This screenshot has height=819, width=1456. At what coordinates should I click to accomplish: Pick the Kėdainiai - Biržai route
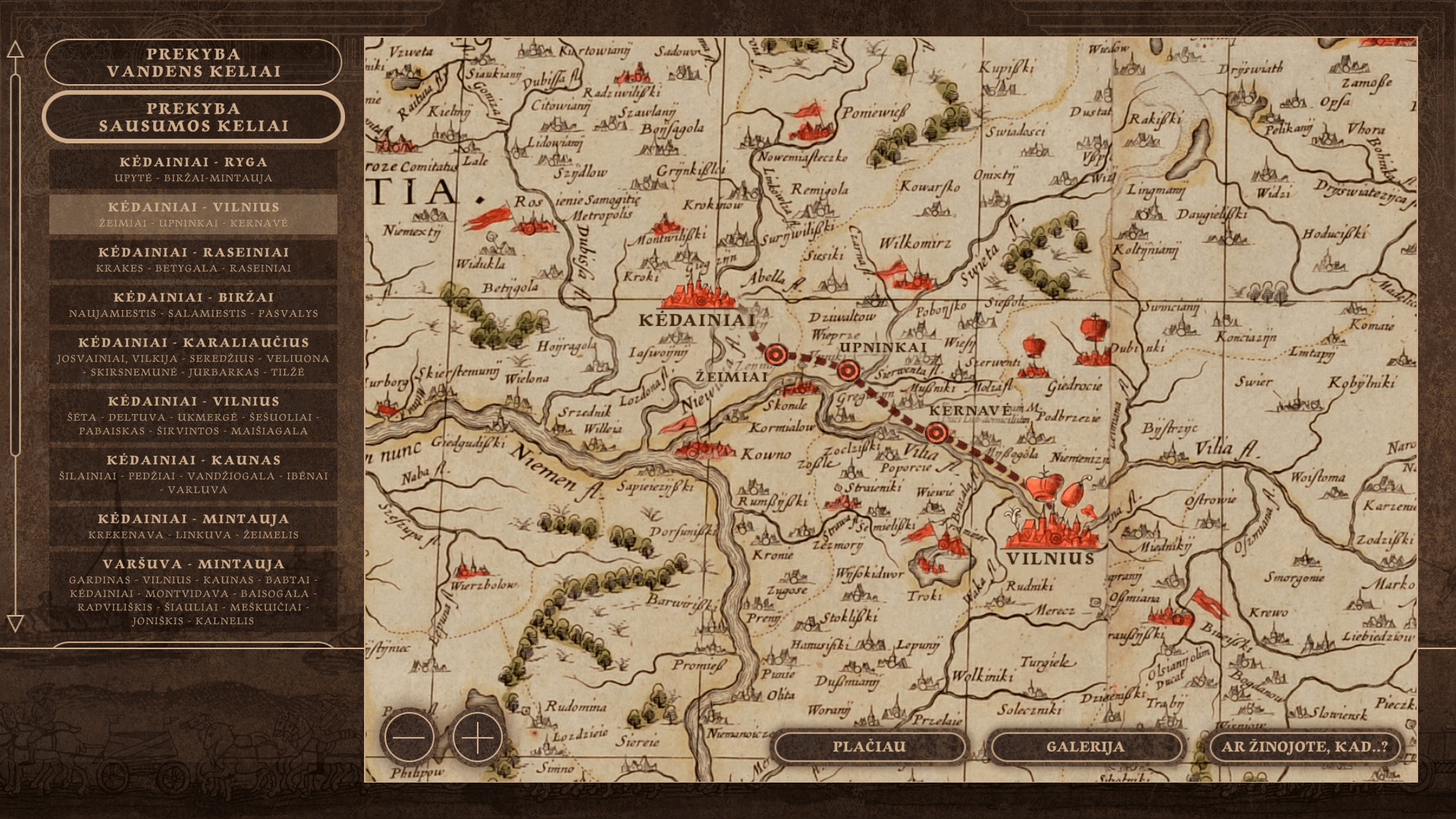(193, 304)
